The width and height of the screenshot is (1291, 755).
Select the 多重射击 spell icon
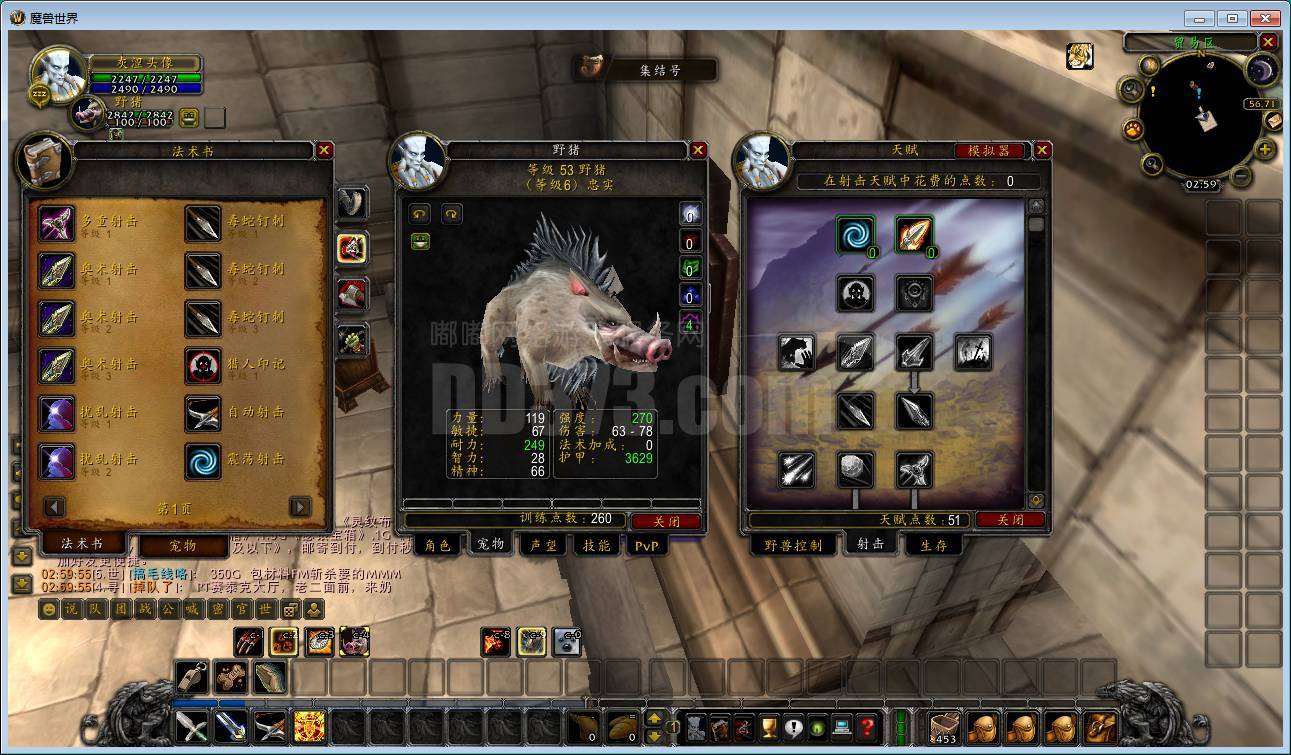(57, 223)
